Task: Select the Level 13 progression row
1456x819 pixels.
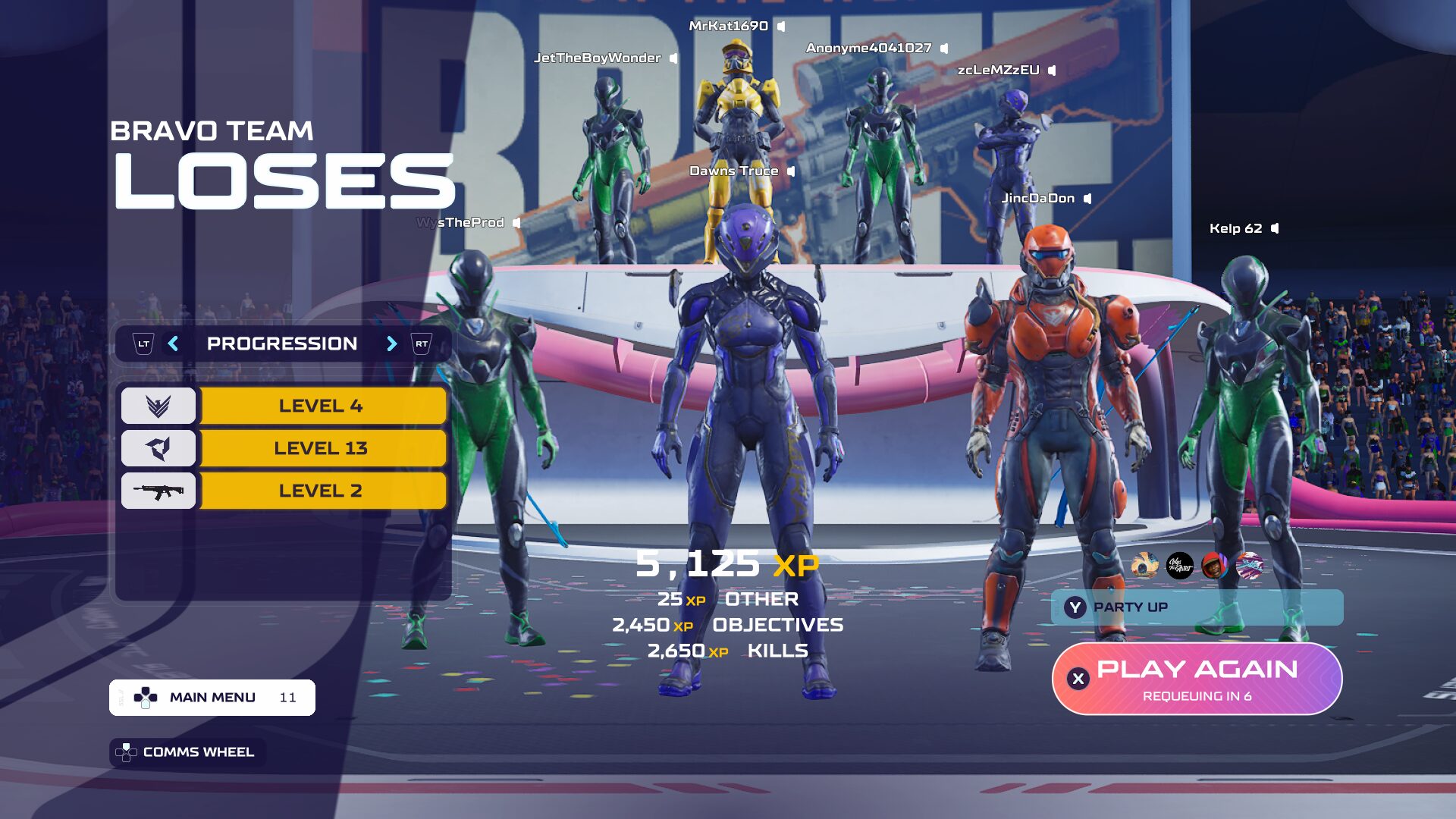Action: point(321,448)
